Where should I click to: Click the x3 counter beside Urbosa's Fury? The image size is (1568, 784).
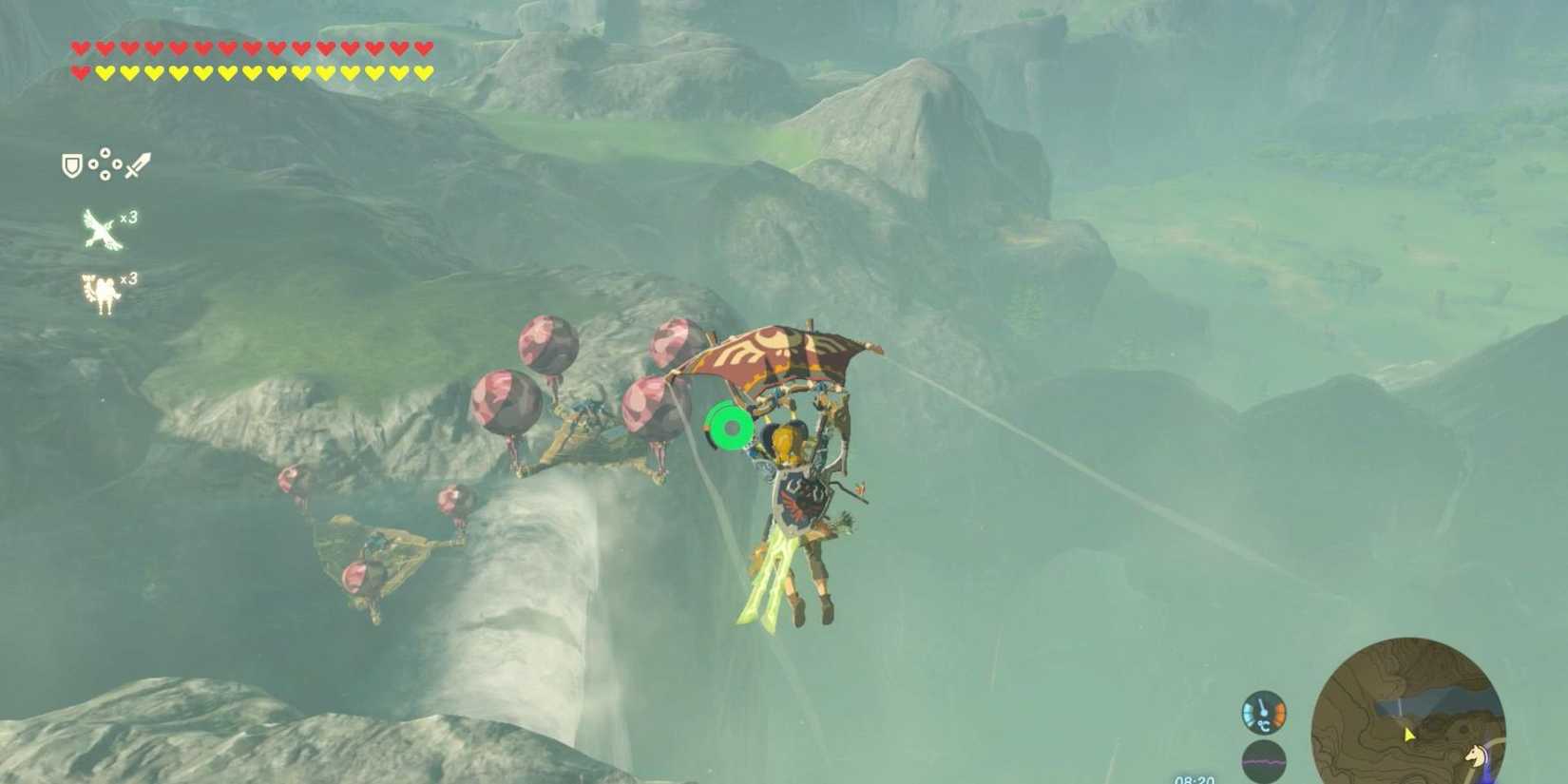[130, 278]
